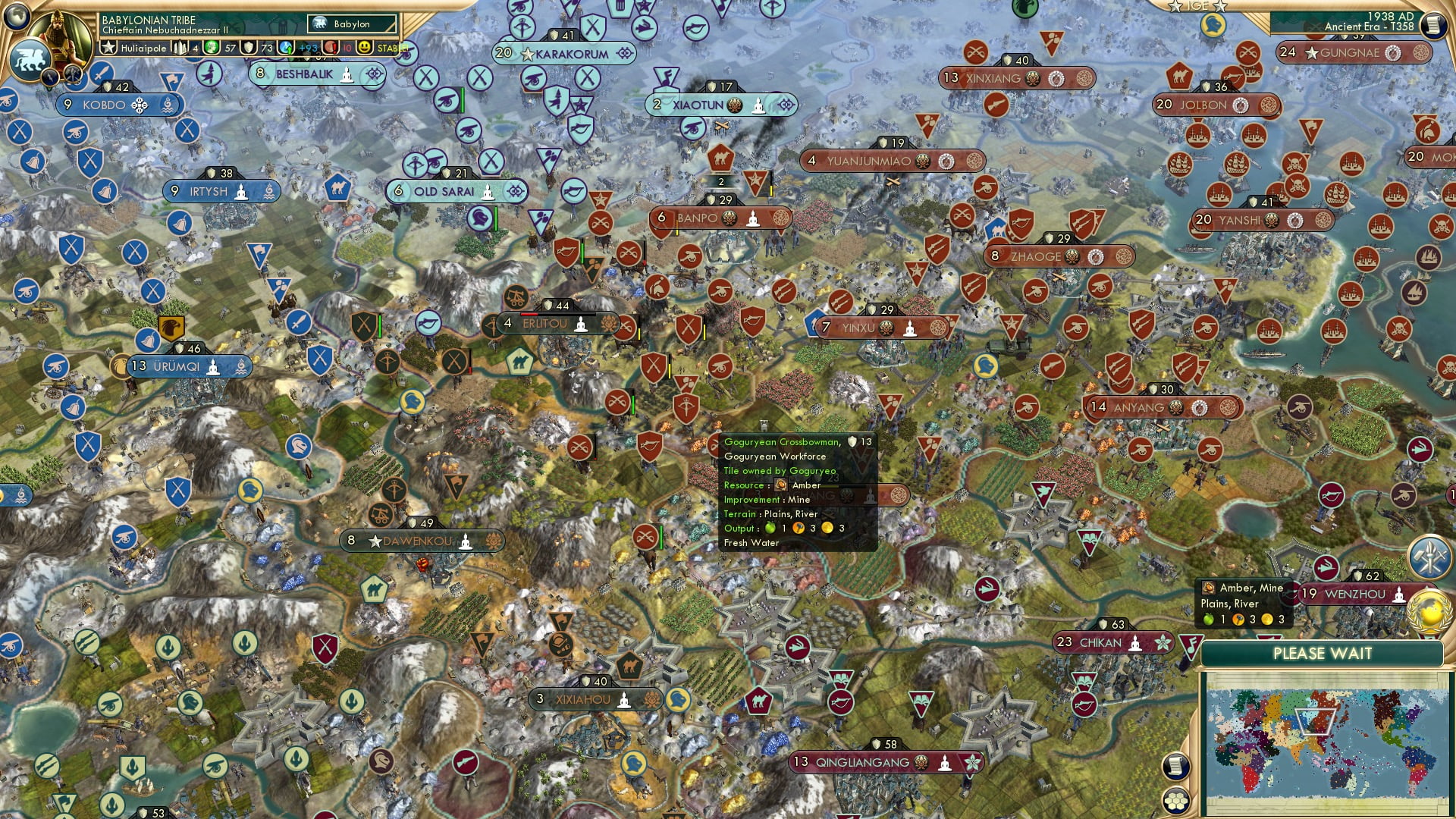Open the scroll menu beside the date
Image resolution: width=1456 pixels, height=819 pixels.
click(x=1432, y=25)
